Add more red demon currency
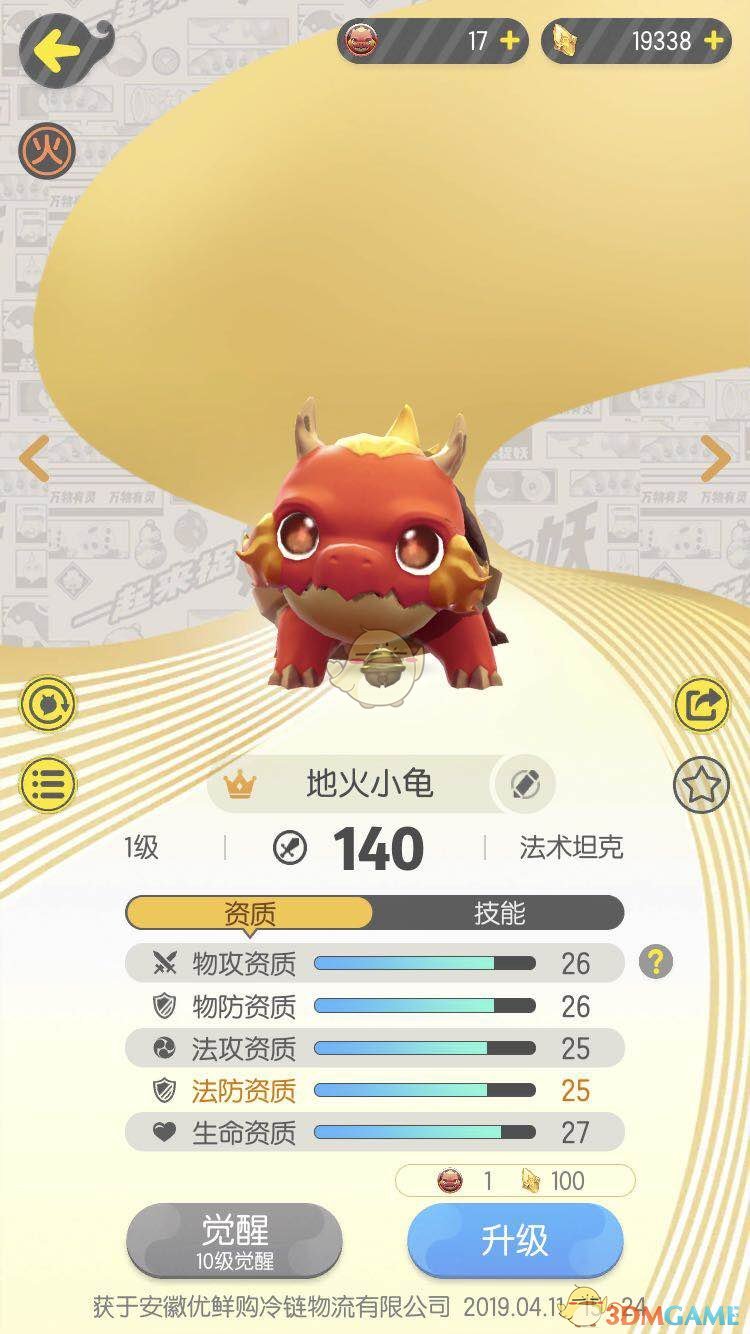 click(x=509, y=41)
